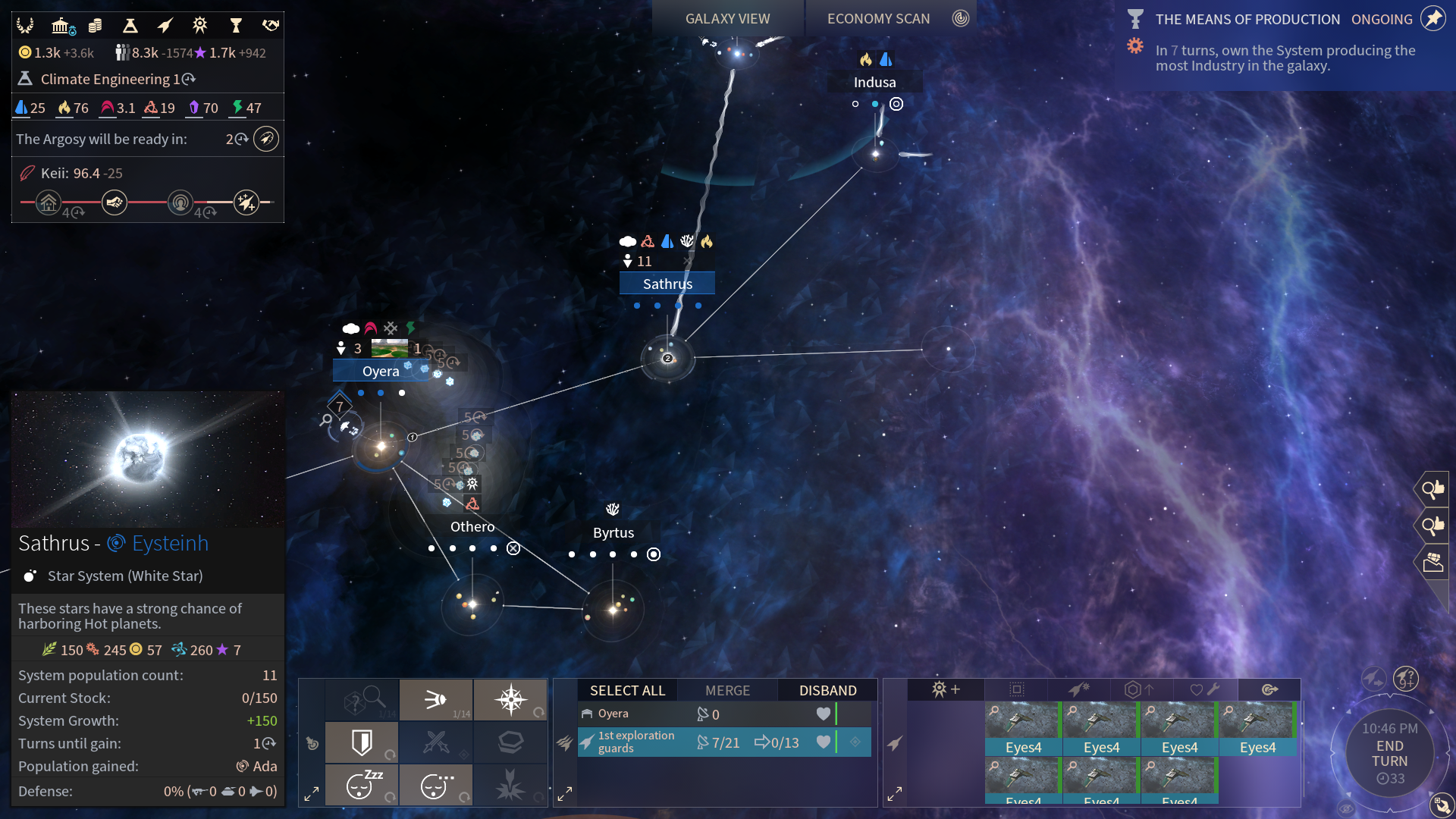
Task: Click the Sathrus system label
Action: (667, 284)
